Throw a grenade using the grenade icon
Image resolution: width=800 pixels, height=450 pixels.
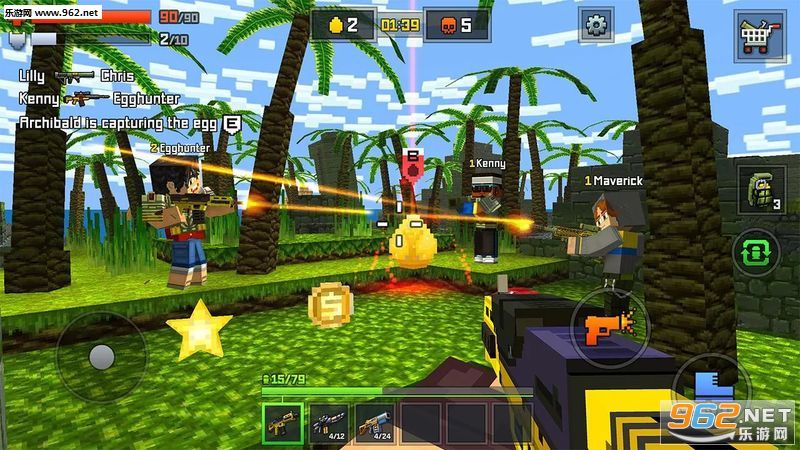[761, 190]
